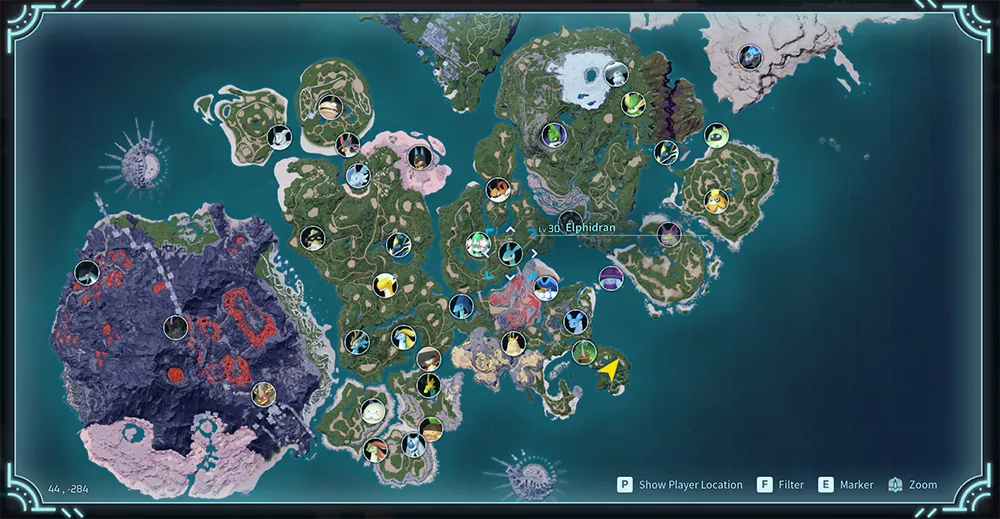The height and width of the screenshot is (519, 1000).
Task: Choose the green marker beside the yellow player arrow
Action: 585,352
